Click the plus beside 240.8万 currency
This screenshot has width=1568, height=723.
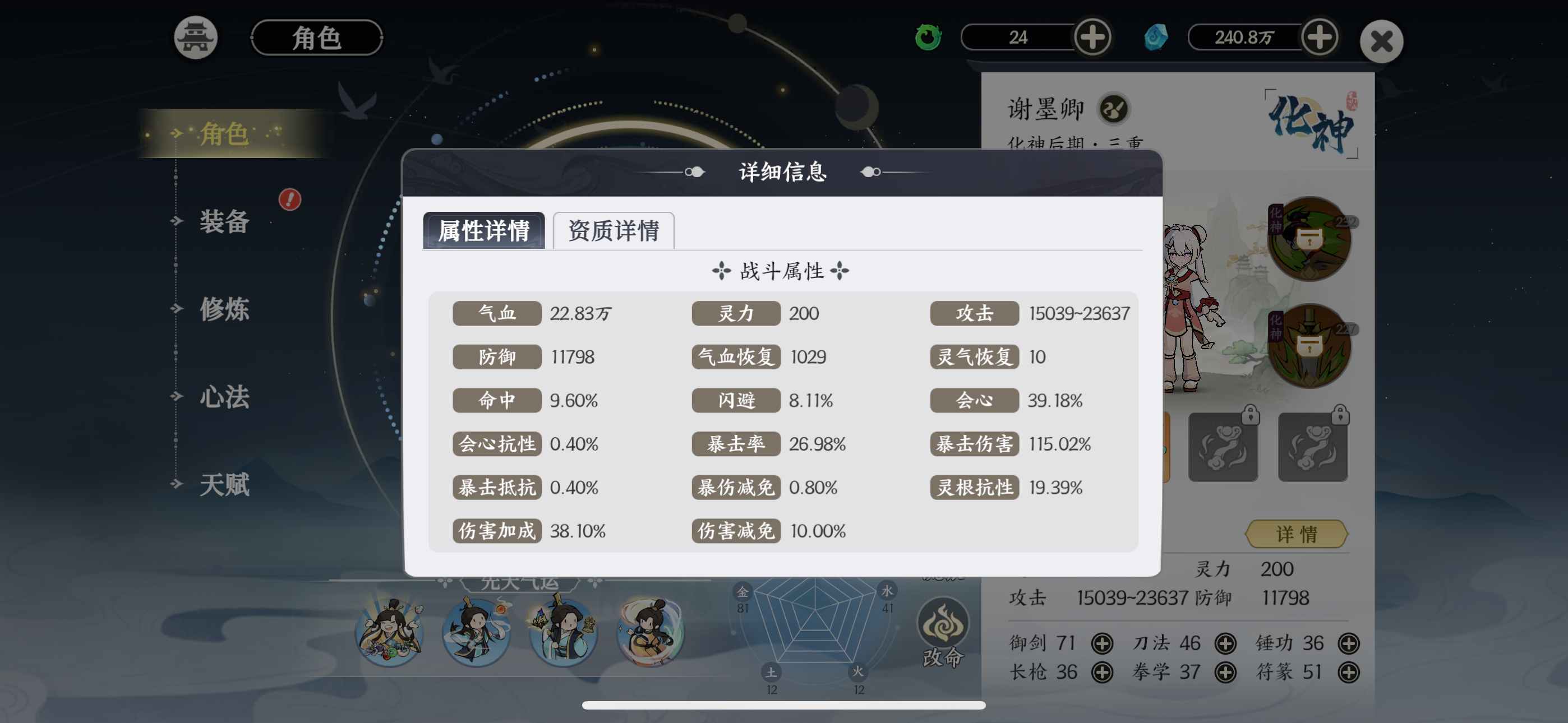(x=1319, y=37)
